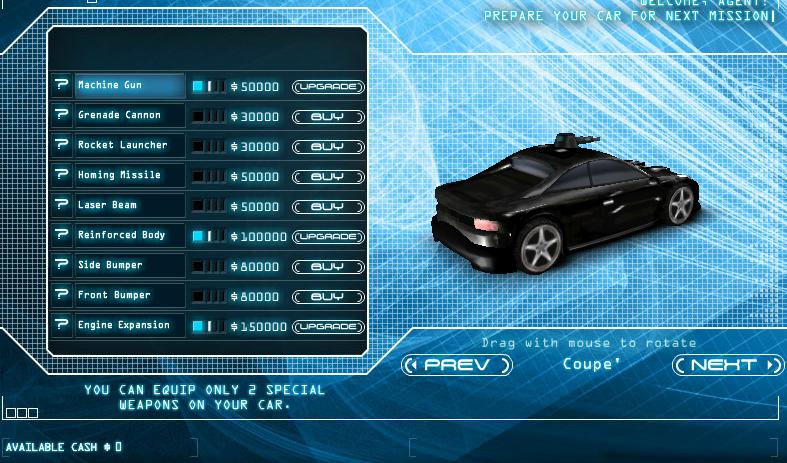Buy the Laser Beam weapon
This screenshot has width=787, height=463.
[x=328, y=207]
